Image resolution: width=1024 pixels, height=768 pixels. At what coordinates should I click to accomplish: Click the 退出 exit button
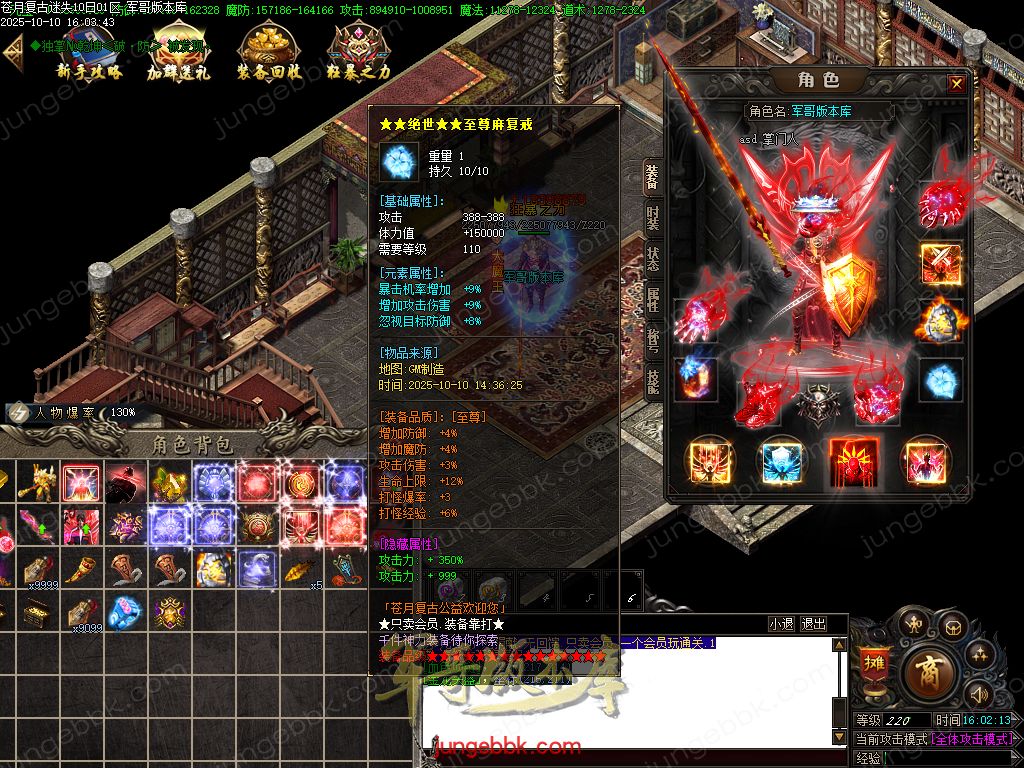pyautogui.click(x=814, y=624)
